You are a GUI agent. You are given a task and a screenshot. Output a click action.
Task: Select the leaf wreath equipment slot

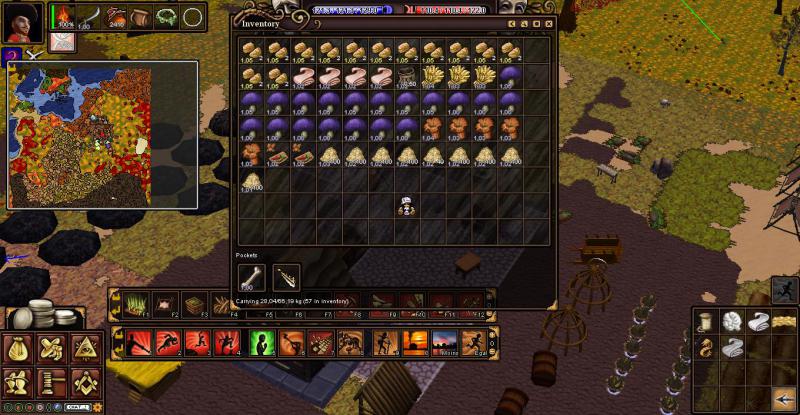pyautogui.click(x=166, y=17)
